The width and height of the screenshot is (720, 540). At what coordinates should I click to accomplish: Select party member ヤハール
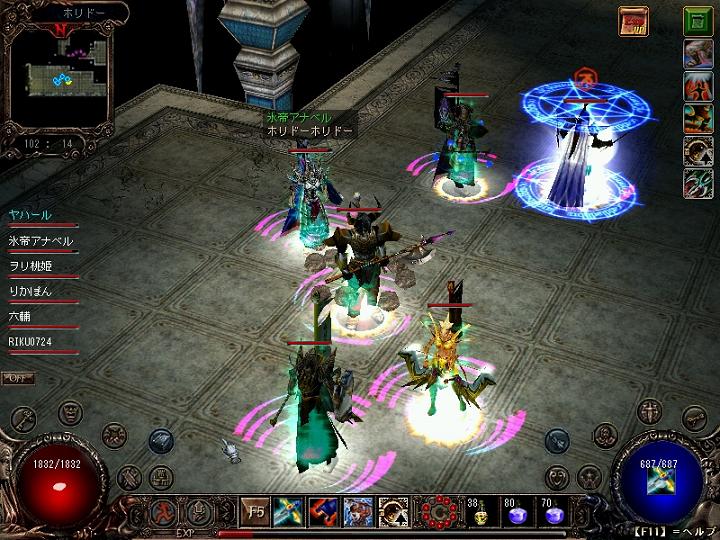pyautogui.click(x=30, y=215)
